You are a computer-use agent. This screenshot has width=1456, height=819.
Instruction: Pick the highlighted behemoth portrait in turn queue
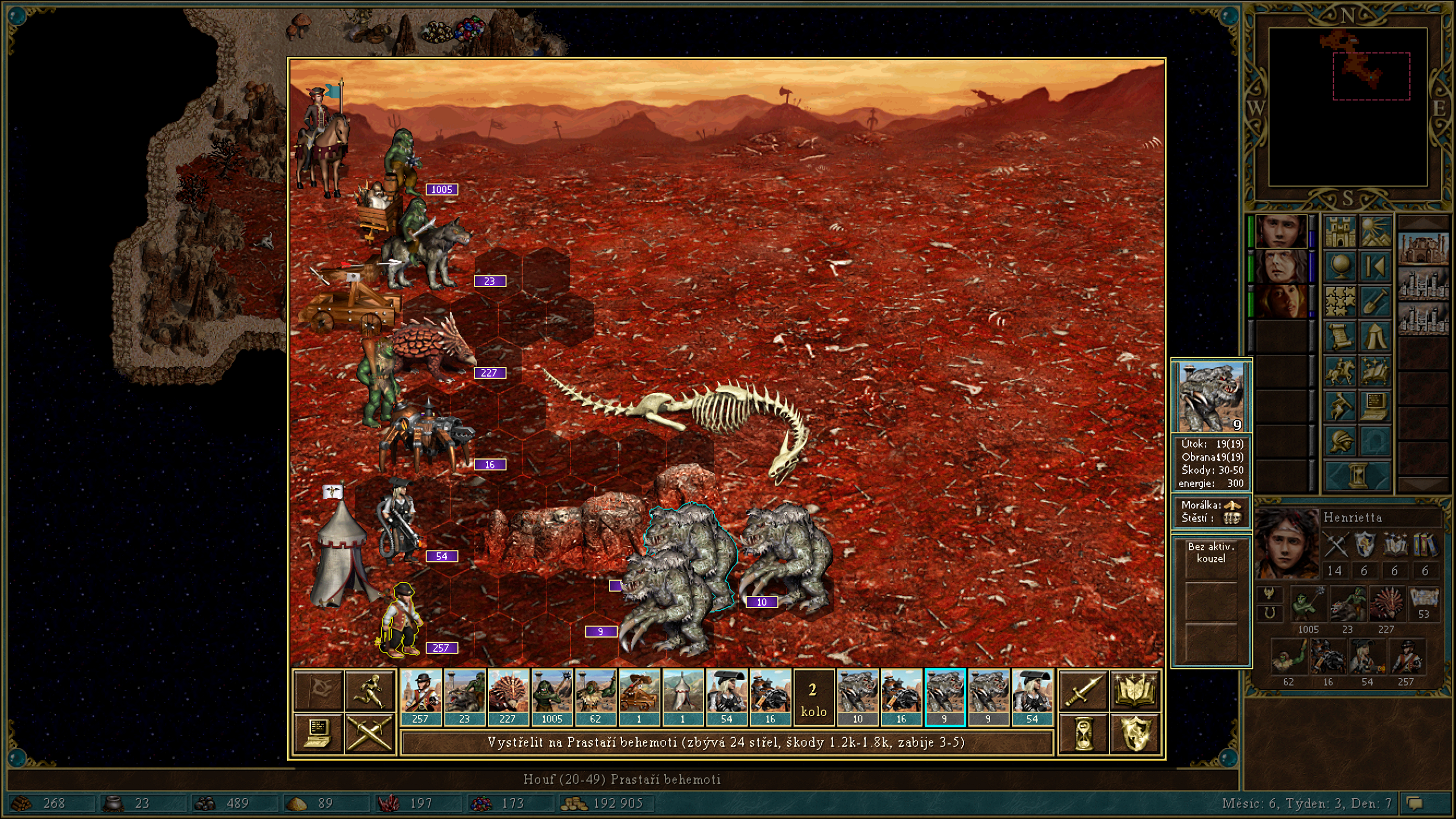coord(945,697)
